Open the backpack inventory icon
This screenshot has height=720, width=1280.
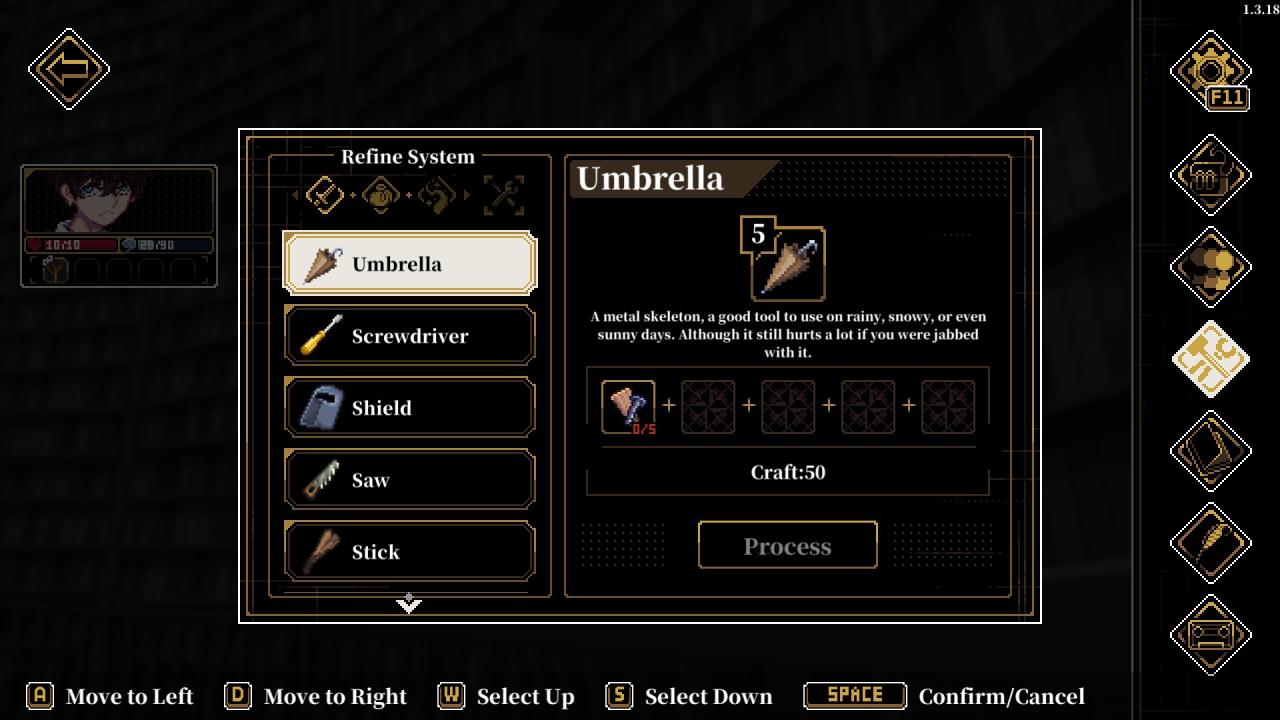pos(1210,175)
